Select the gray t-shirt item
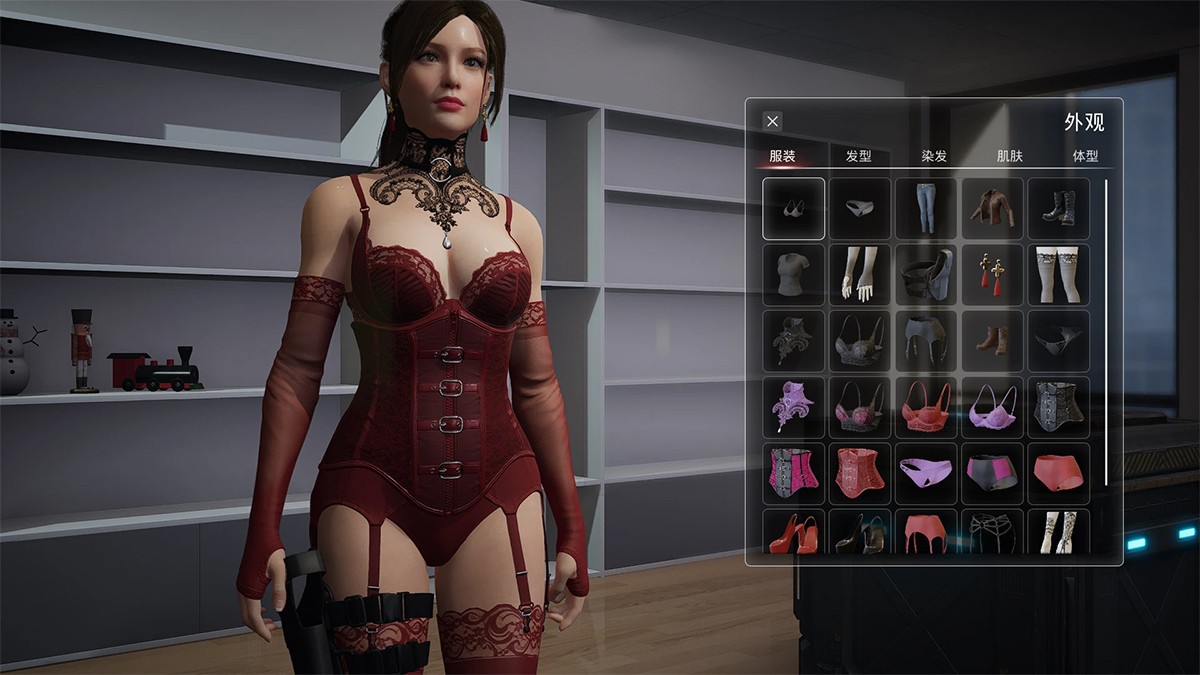 coord(794,275)
